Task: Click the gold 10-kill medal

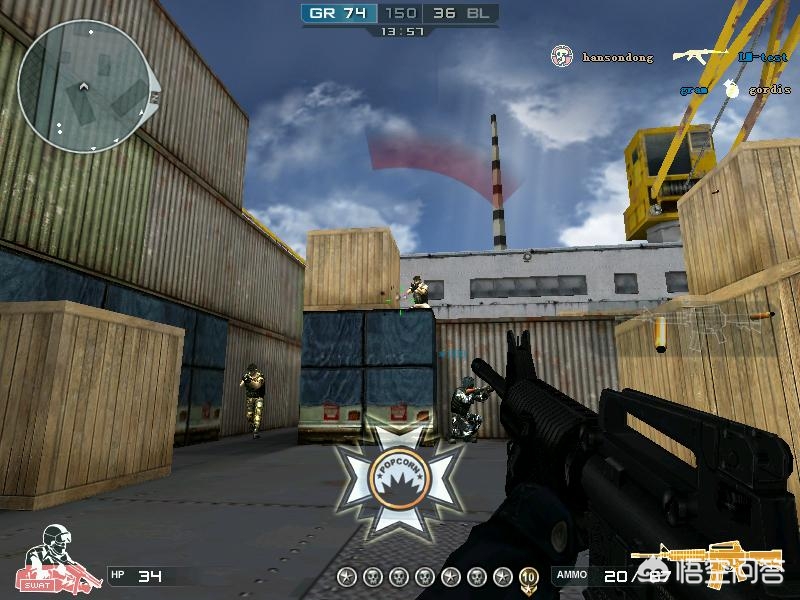Action: click(529, 576)
